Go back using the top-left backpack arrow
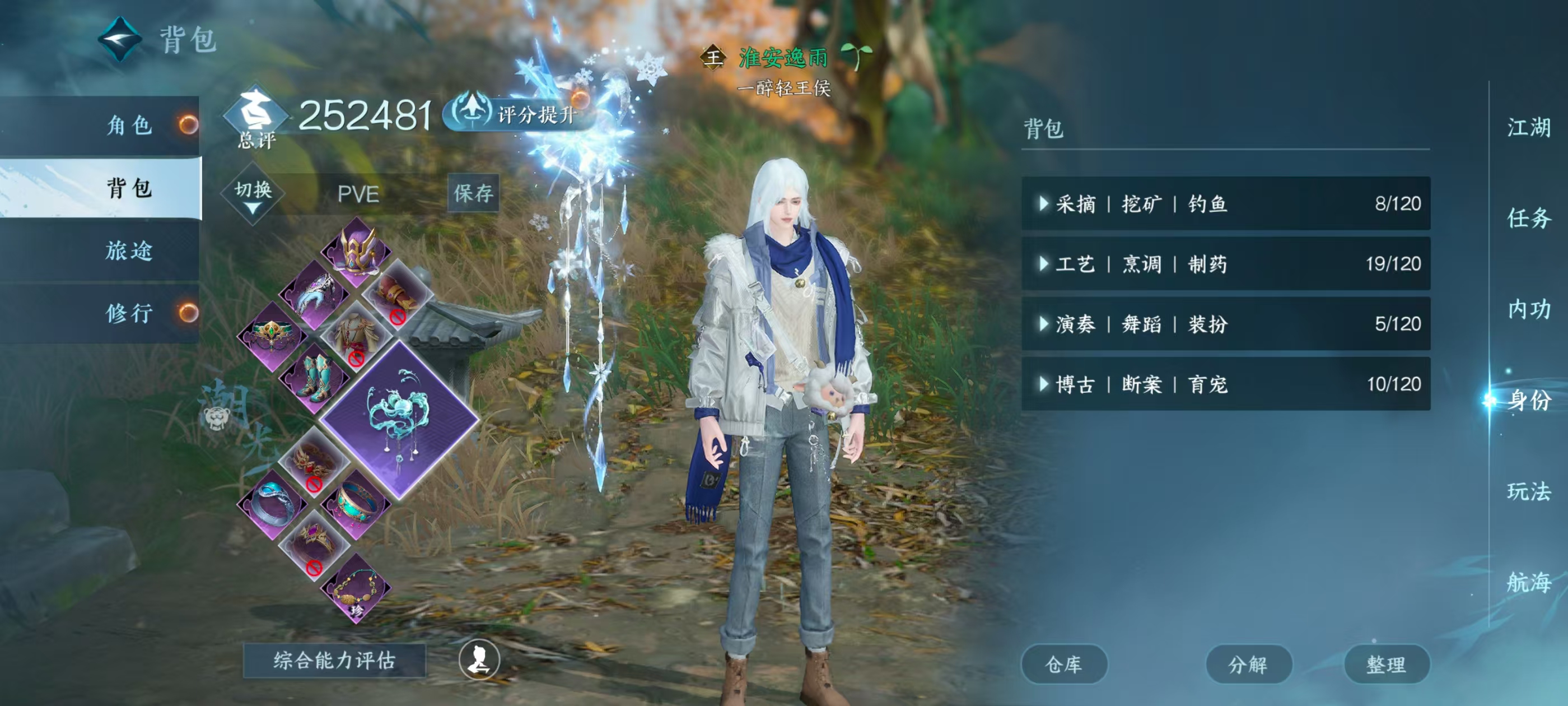 pyautogui.click(x=120, y=40)
